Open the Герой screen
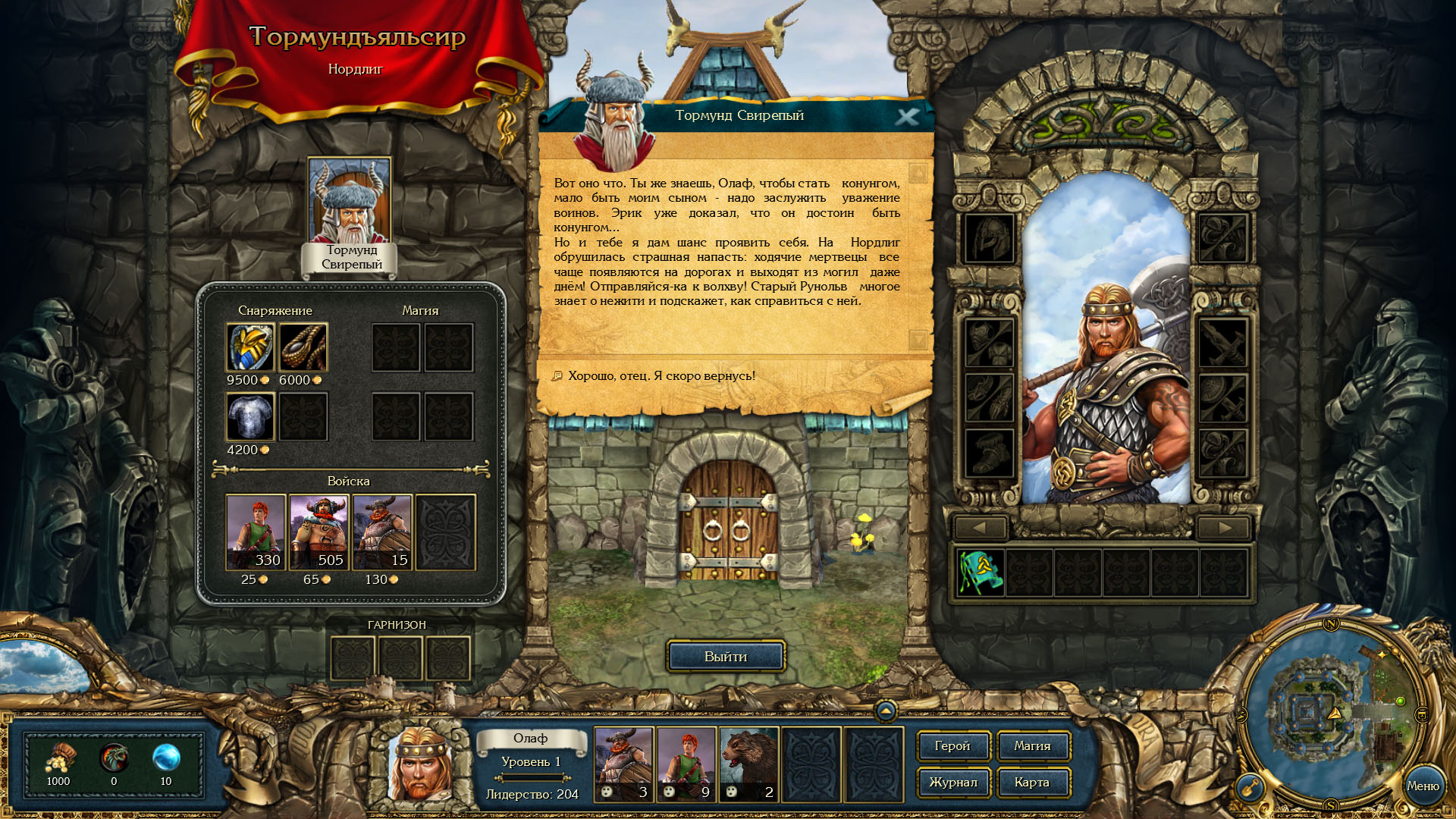Image resolution: width=1456 pixels, height=819 pixels. [x=952, y=746]
